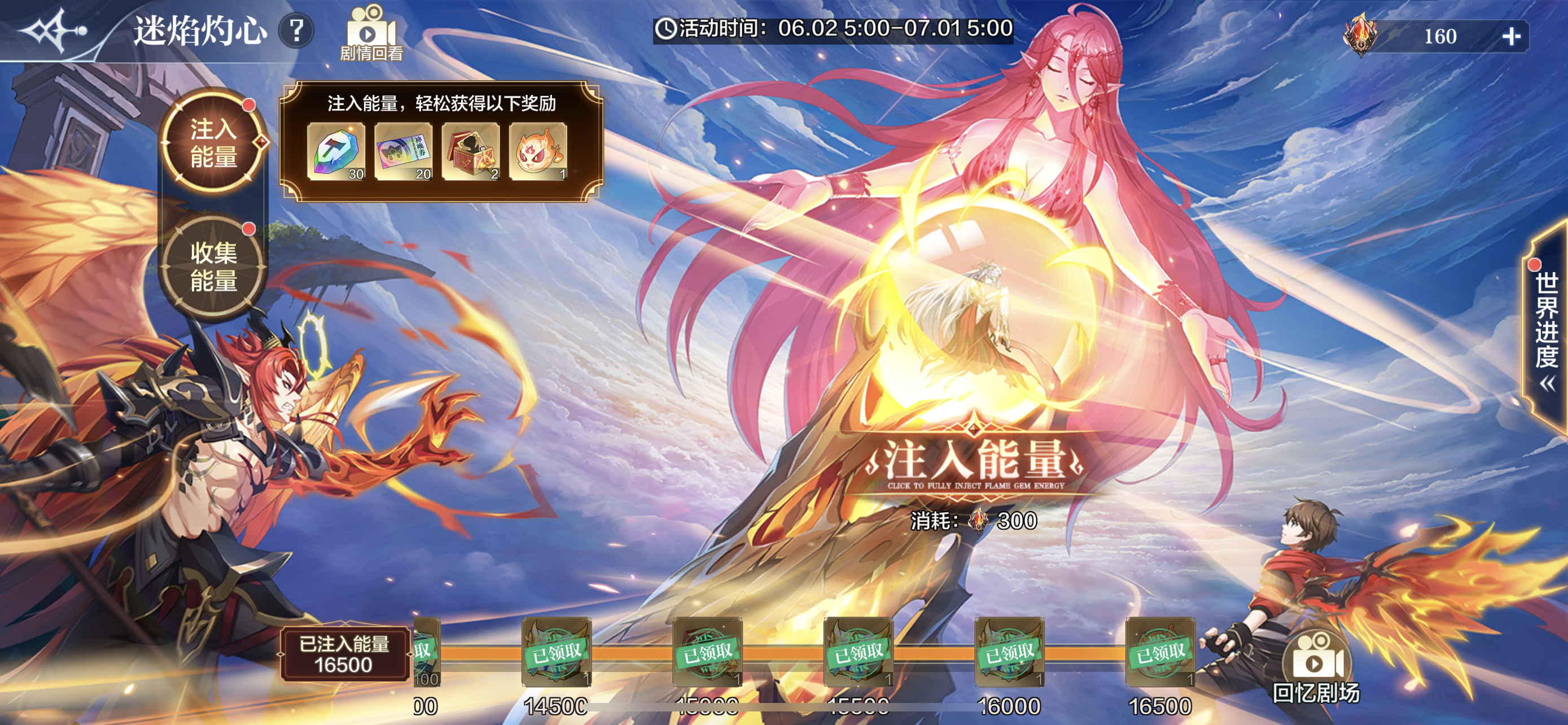
Task: Inspect the flame spirit reward
Action: click(538, 151)
